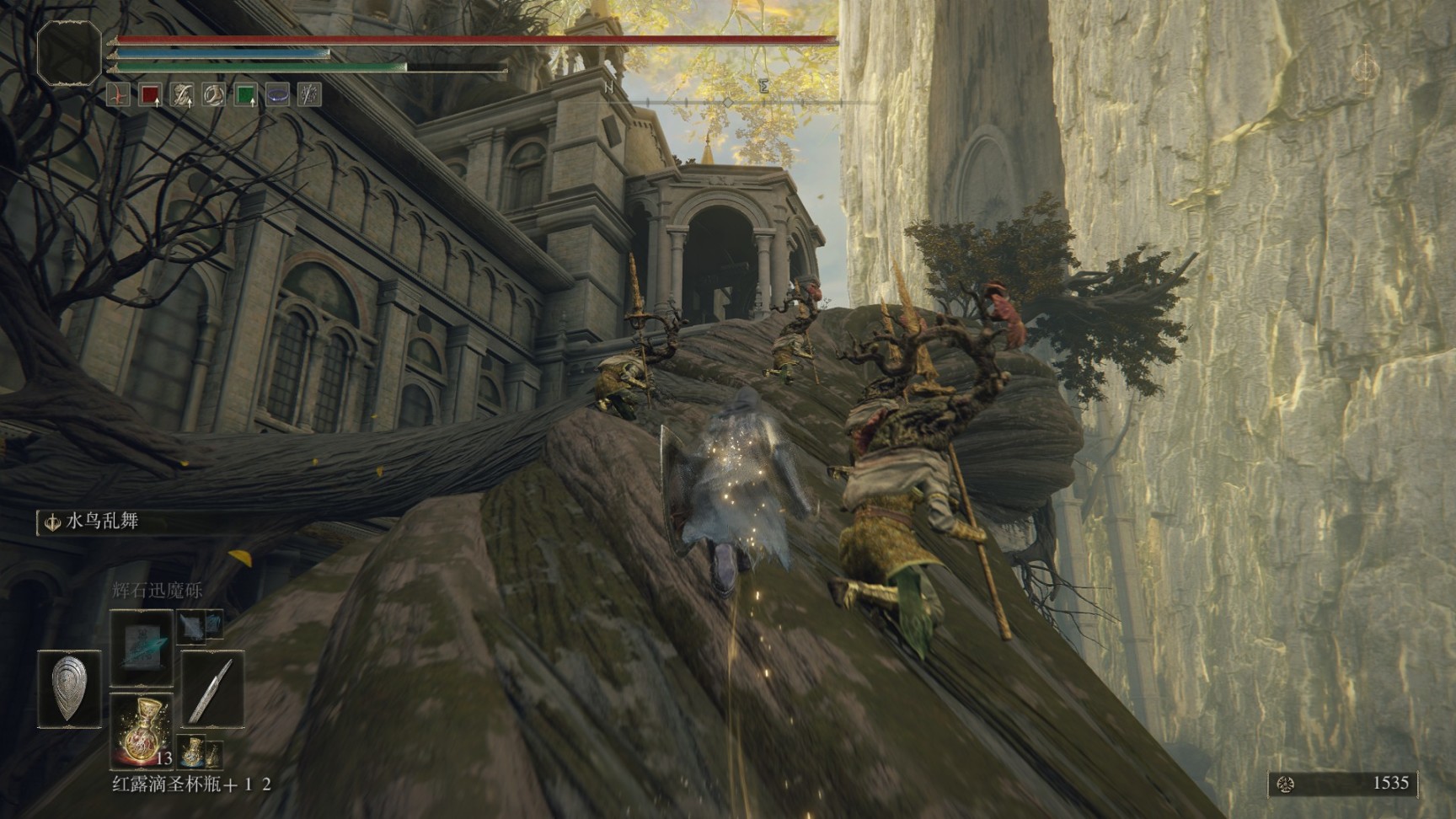Click the scattered needles status icon
This screenshot has width=1456, height=819.
pyautogui.click(x=309, y=95)
